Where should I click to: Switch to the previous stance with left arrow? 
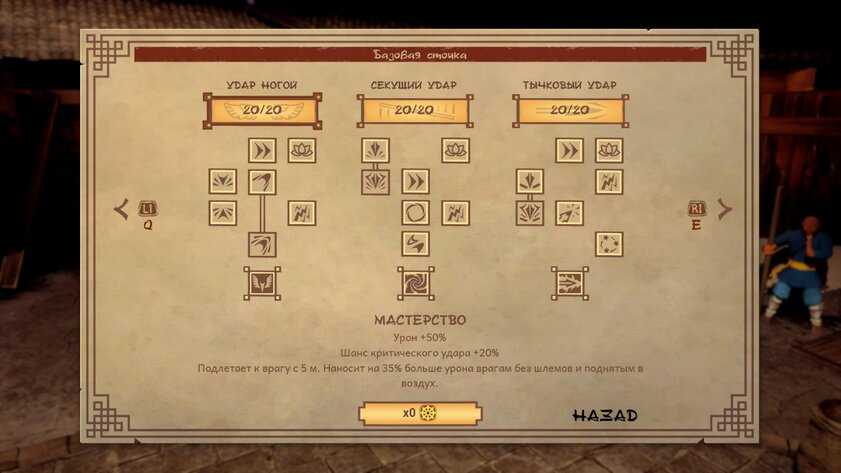click(x=122, y=209)
